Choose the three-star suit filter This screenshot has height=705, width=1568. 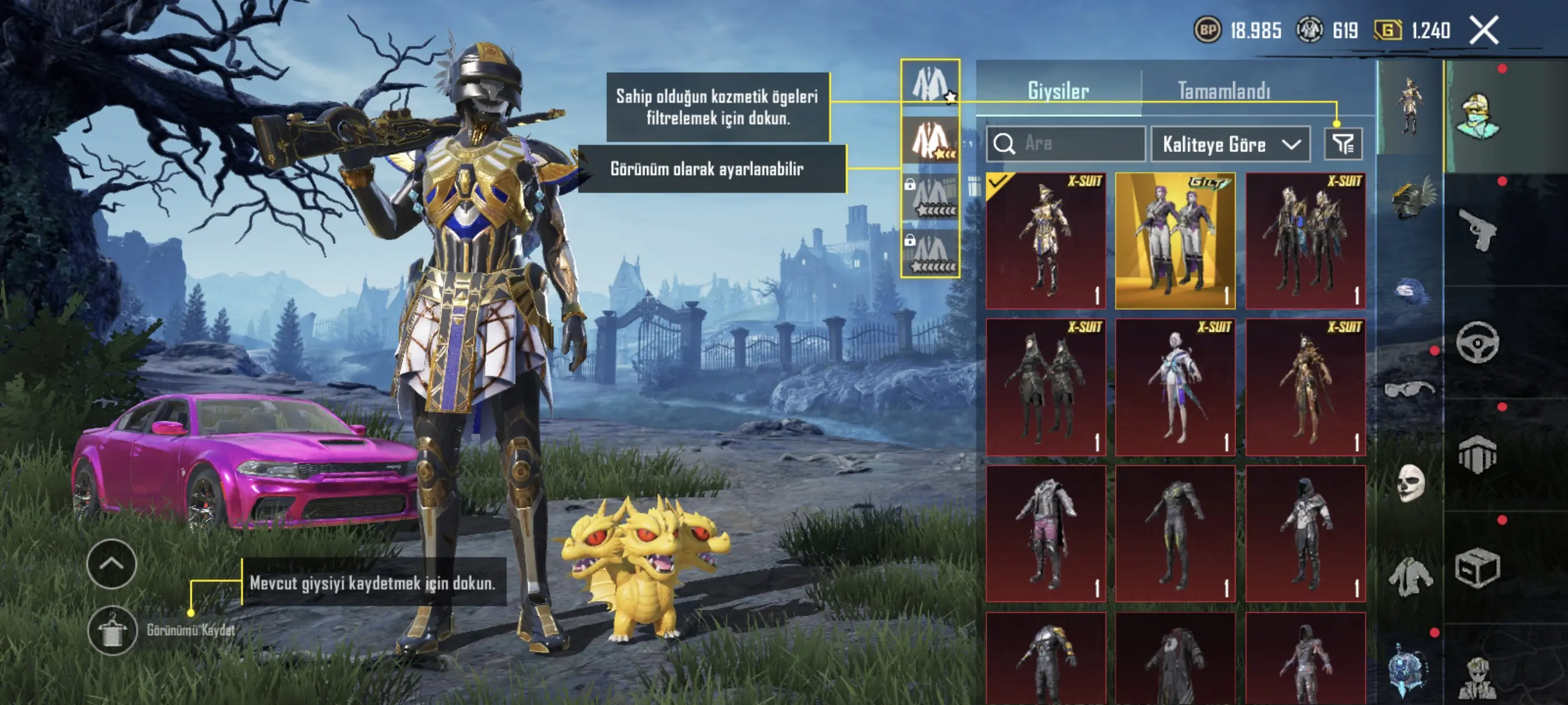[x=930, y=139]
